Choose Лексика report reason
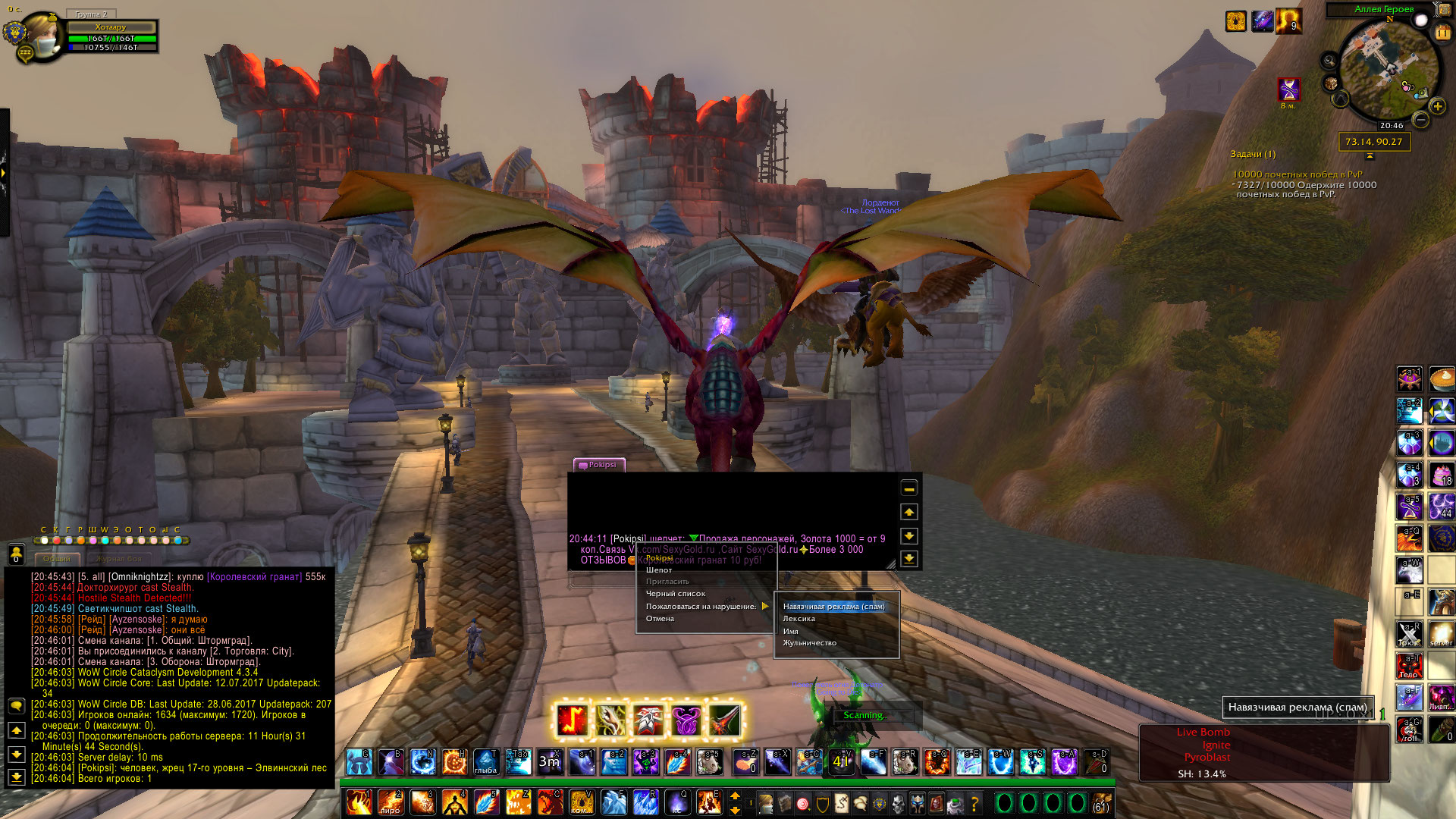This screenshot has height=819, width=1456. (799, 619)
